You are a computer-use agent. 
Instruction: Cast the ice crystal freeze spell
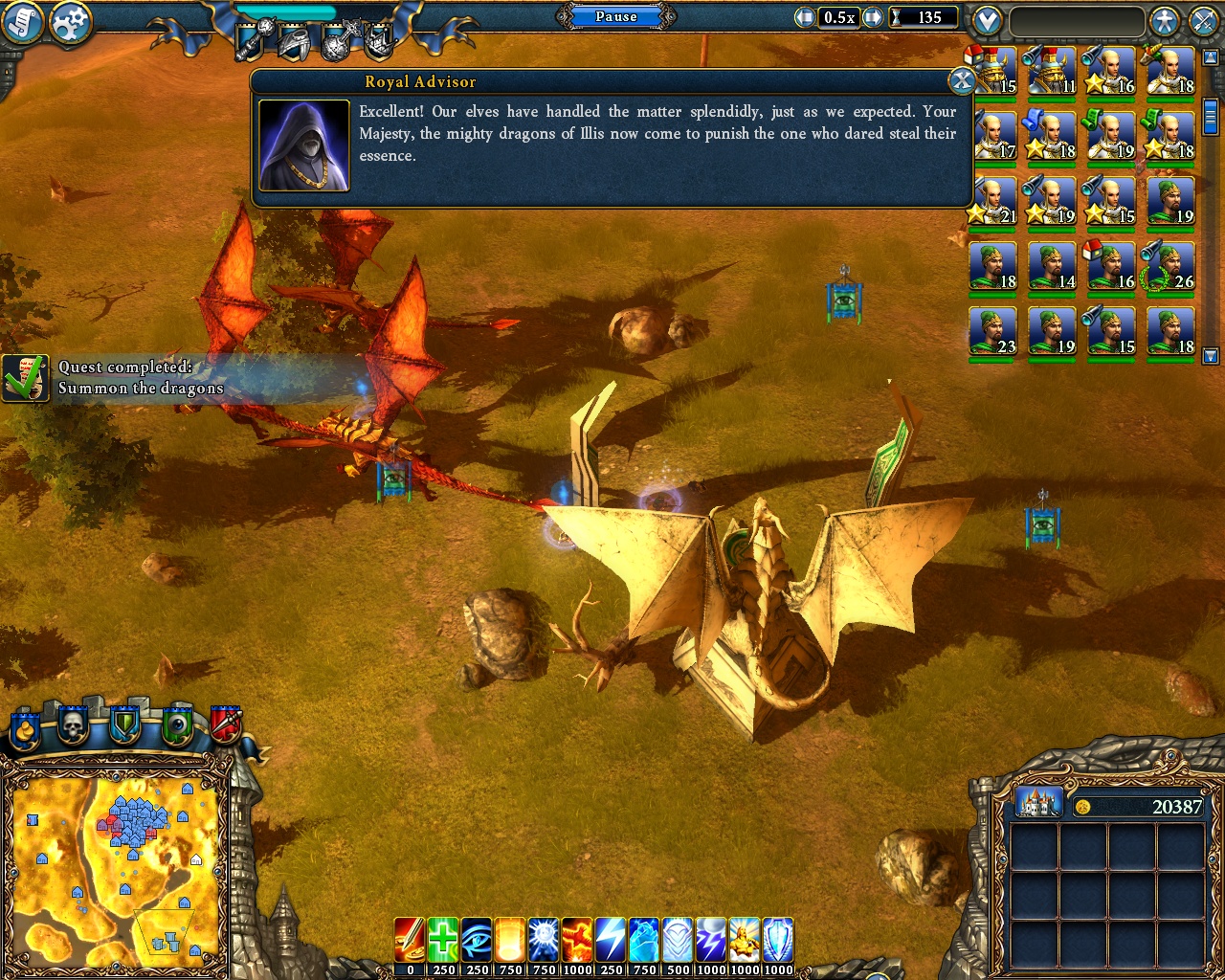pyautogui.click(x=644, y=940)
